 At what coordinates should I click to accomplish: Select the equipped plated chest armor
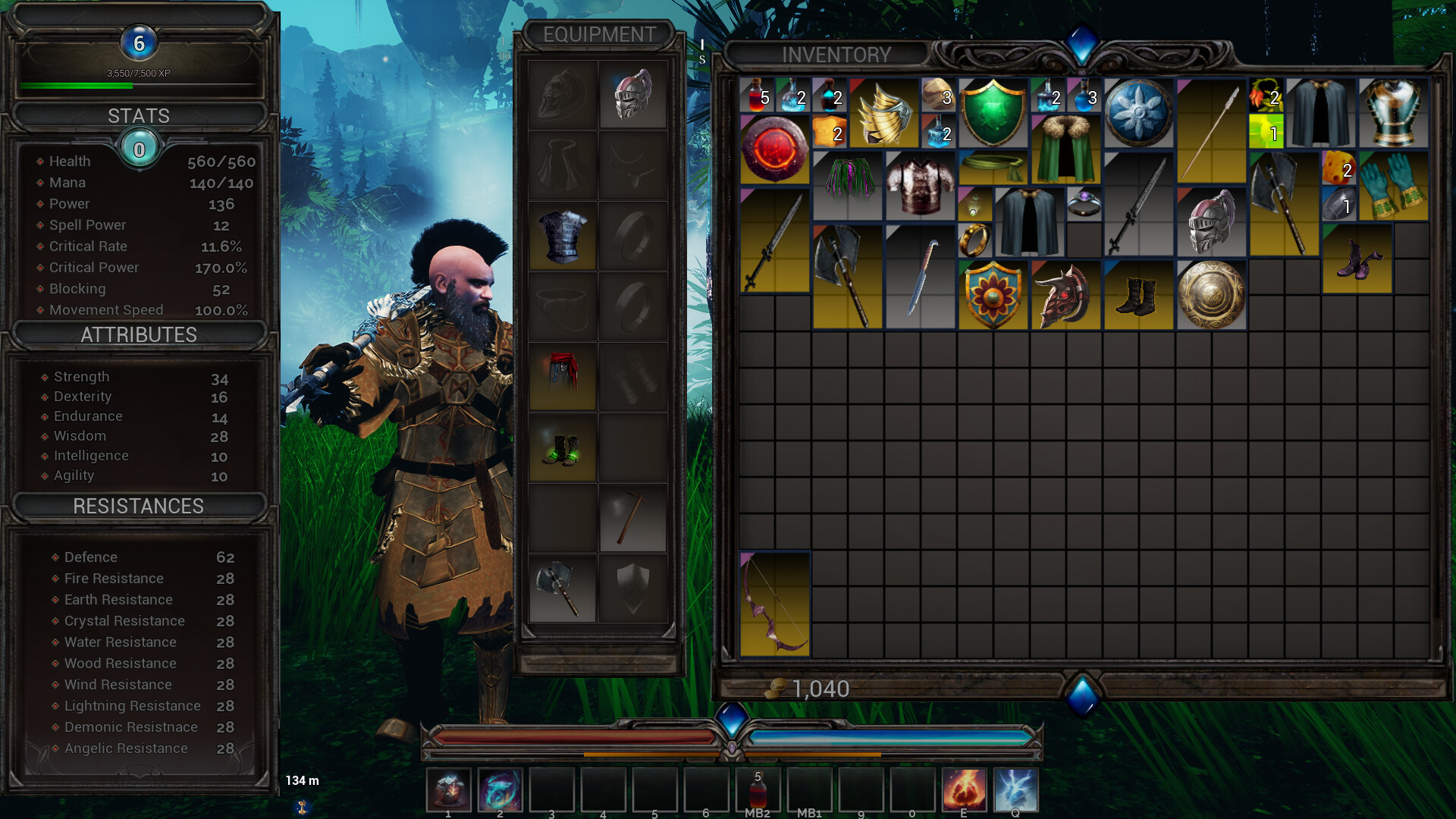coord(562,239)
